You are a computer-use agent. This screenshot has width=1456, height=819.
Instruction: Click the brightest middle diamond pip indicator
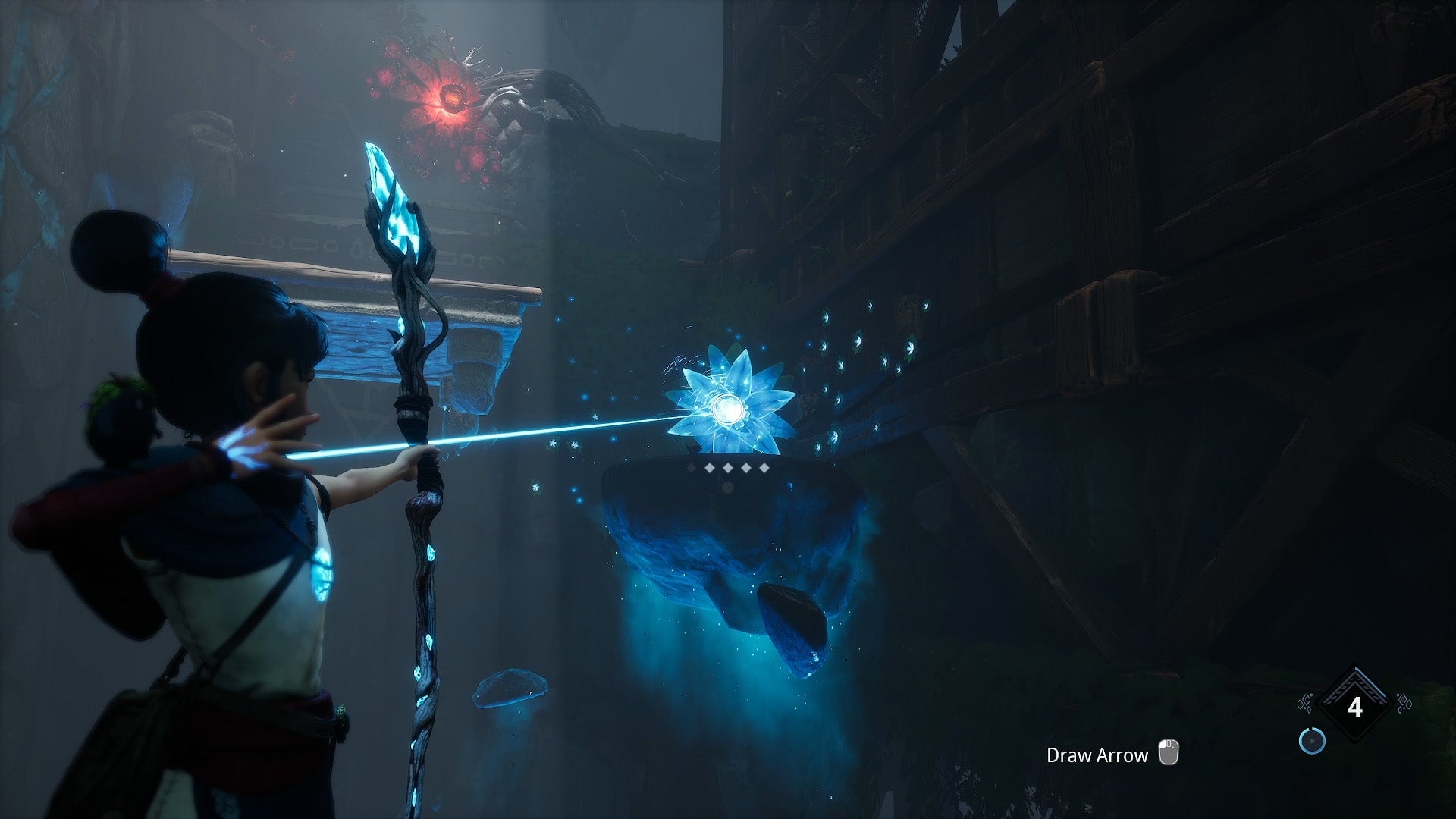coord(727,468)
